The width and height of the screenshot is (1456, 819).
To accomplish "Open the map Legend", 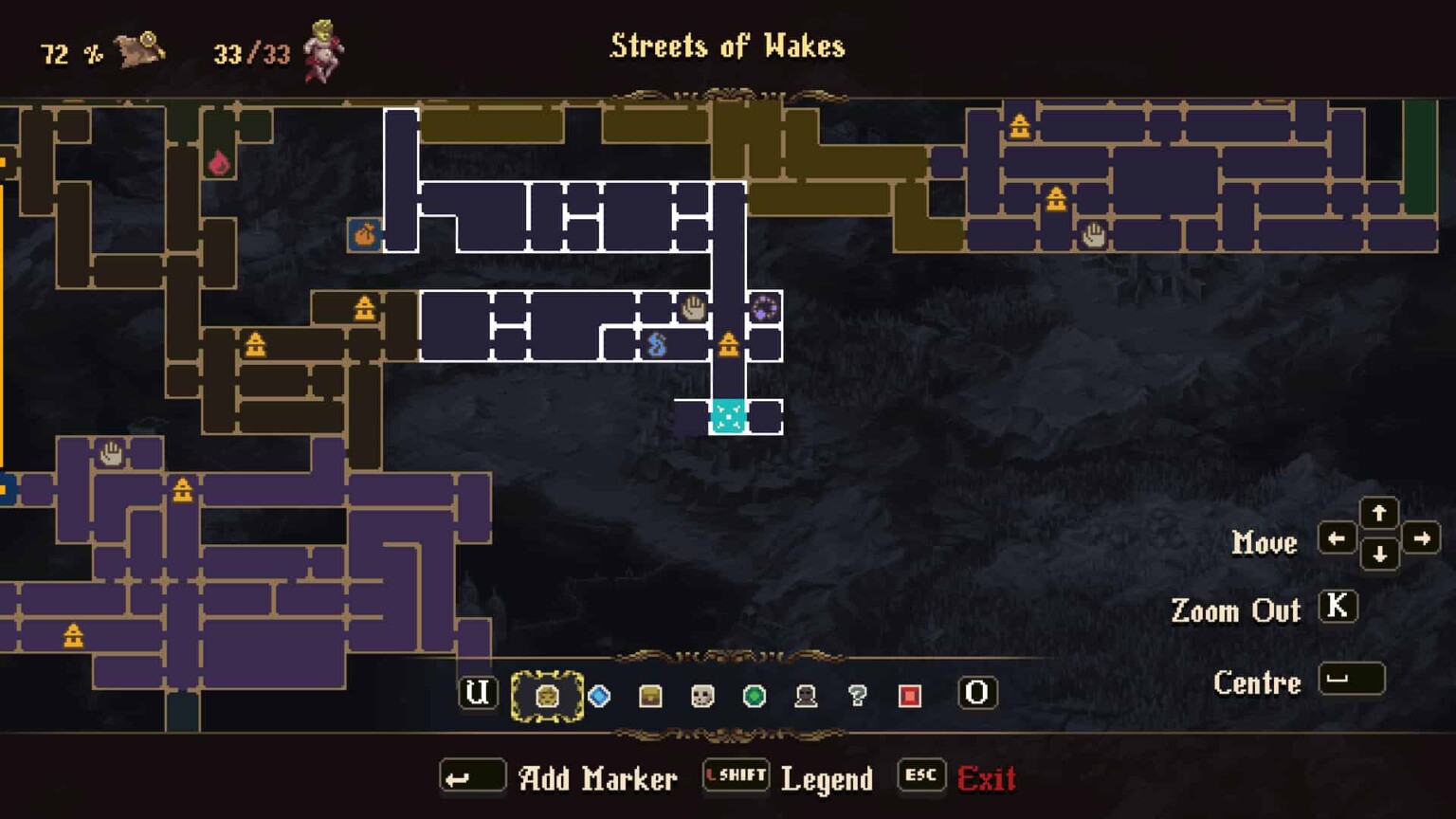I will pyautogui.click(x=827, y=779).
